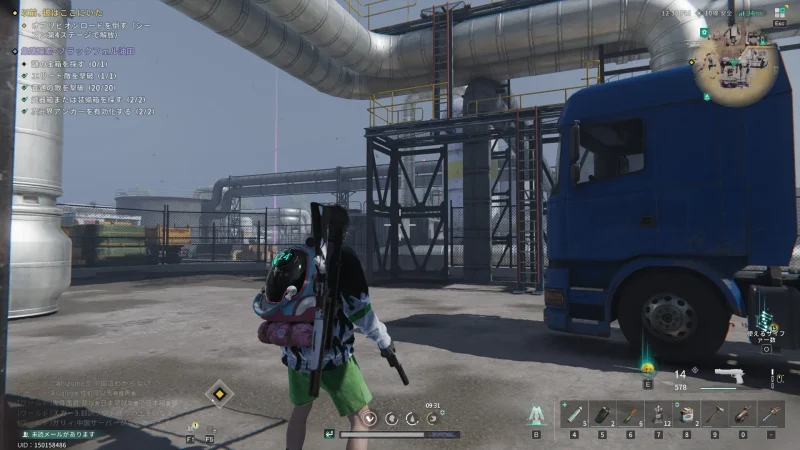Viewport: 800px width, 450px height.
Task: Equip the hammer from the hotbar
Action: 715,413
